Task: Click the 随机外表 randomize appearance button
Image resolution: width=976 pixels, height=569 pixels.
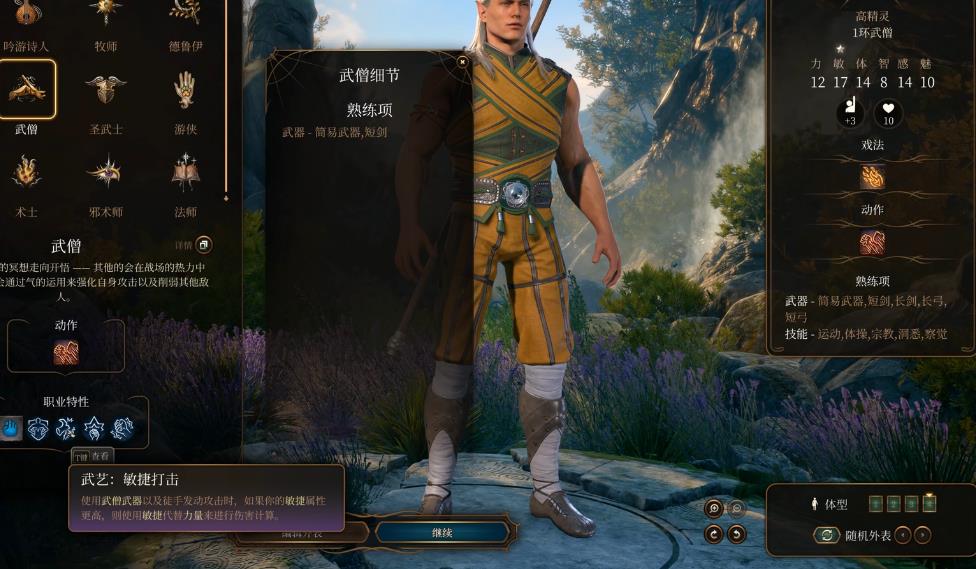Action: 826,535
